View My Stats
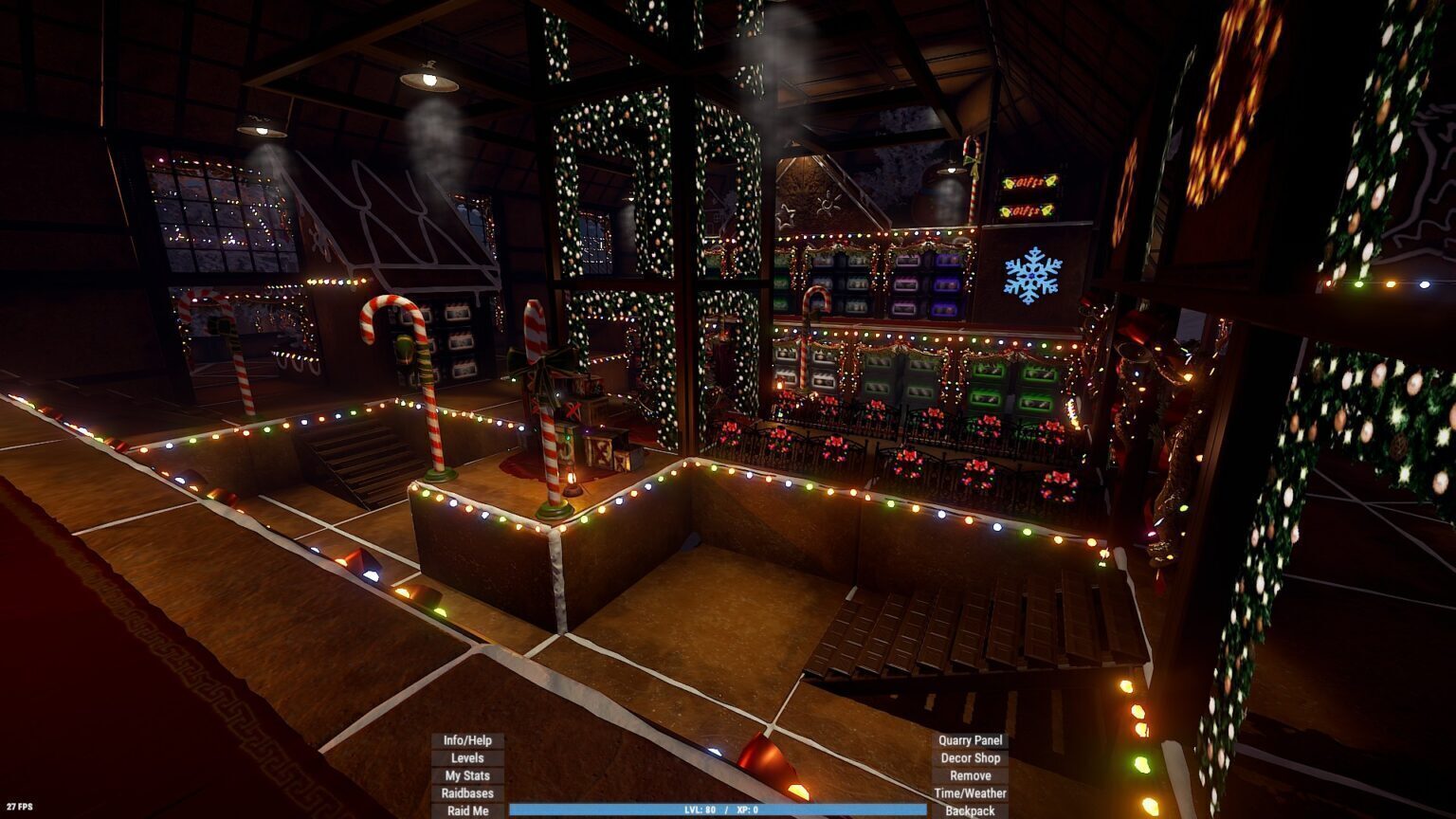The height and width of the screenshot is (819, 1456). pyautogui.click(x=467, y=775)
